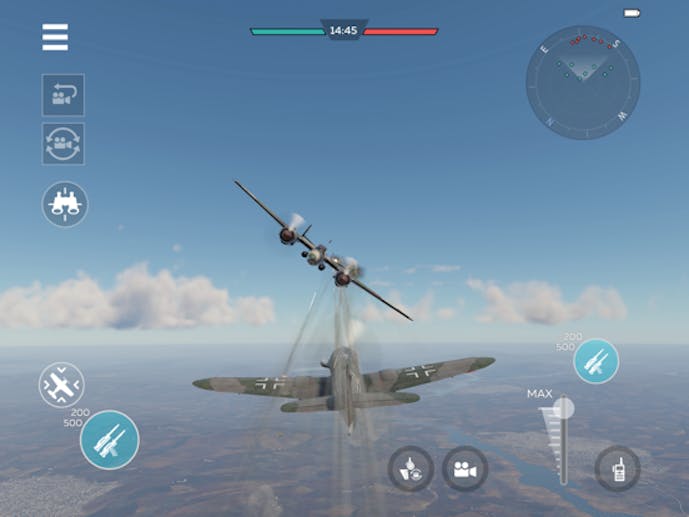Activate the binoculars zoom view
This screenshot has height=517, width=689.
pyautogui.click(x=65, y=204)
